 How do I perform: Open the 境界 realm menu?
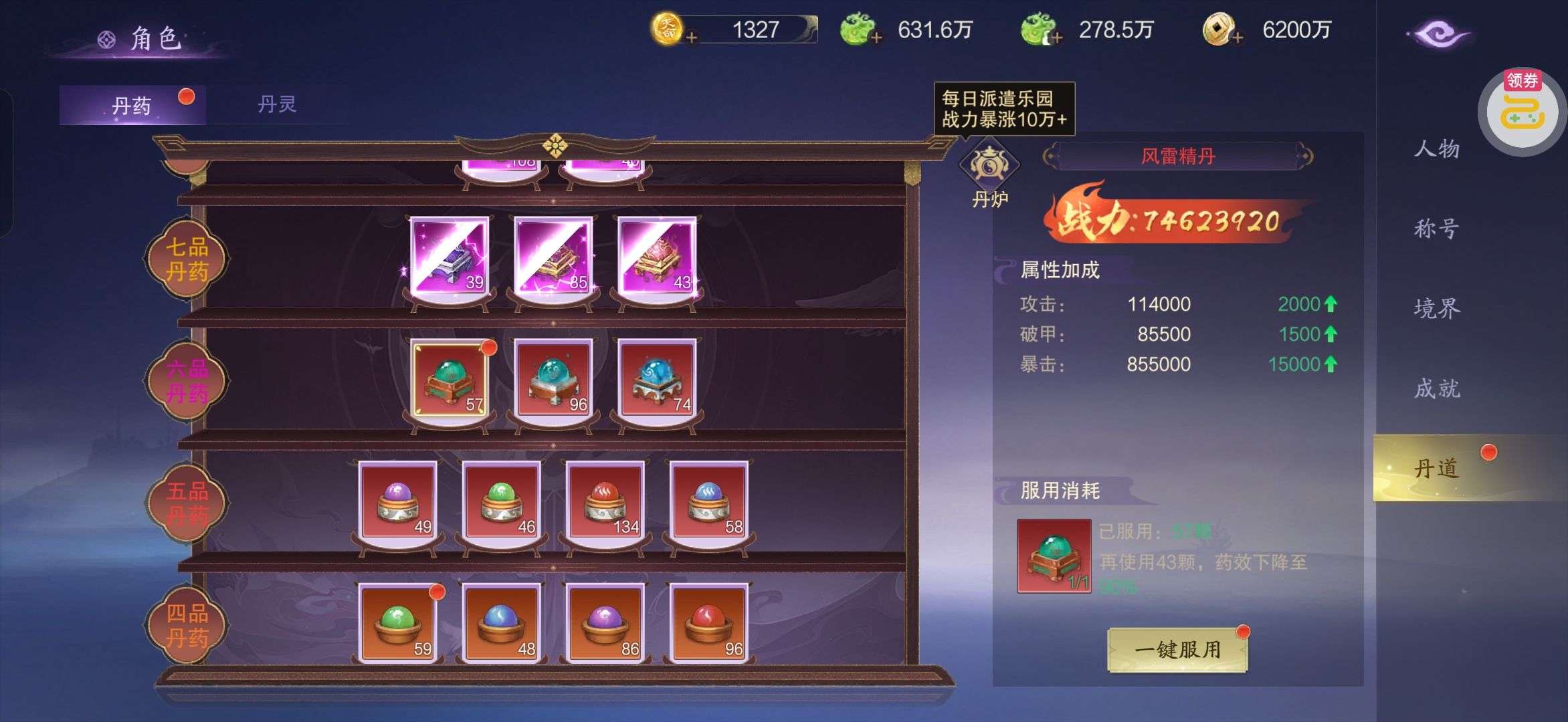(x=1436, y=308)
